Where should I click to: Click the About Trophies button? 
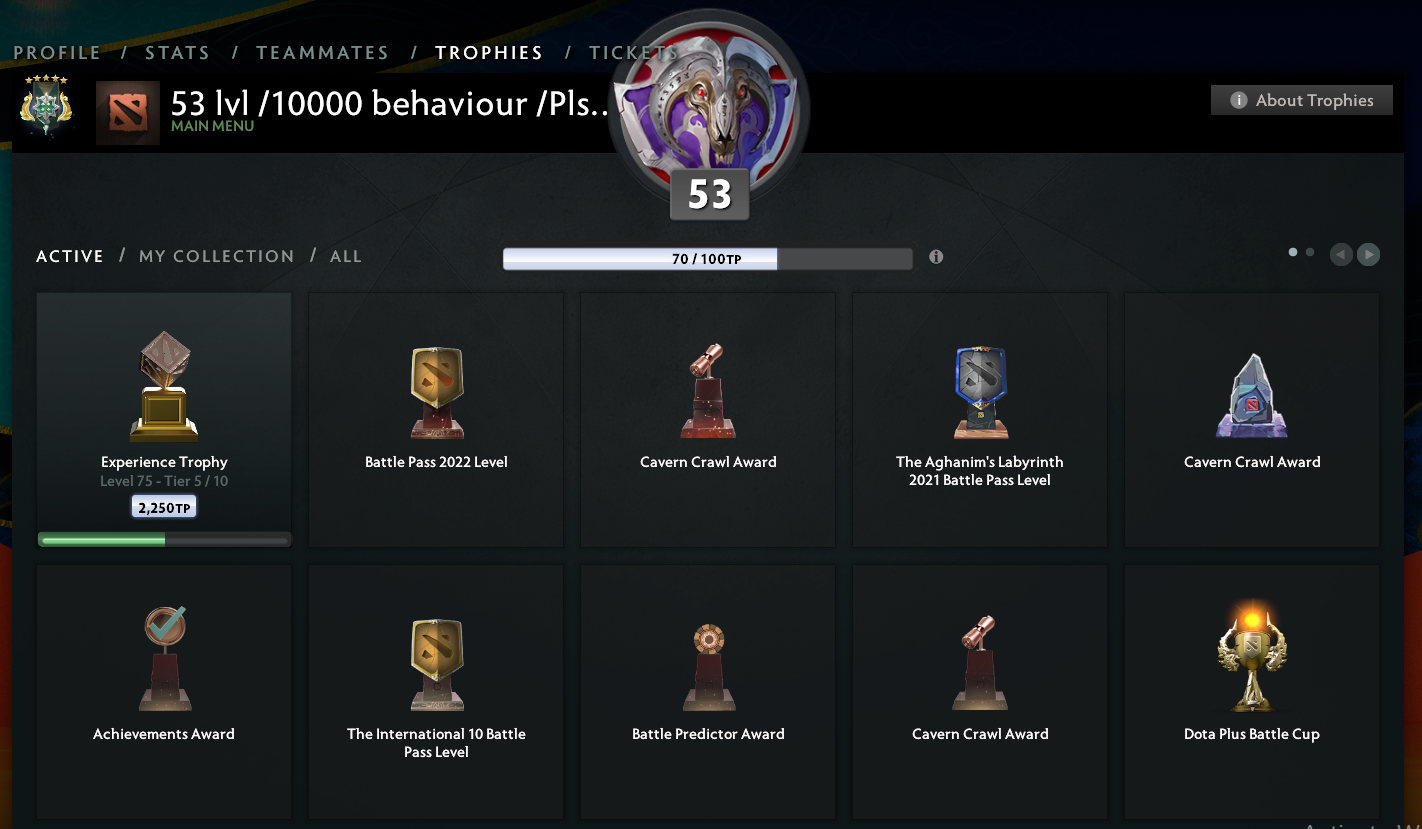point(1301,99)
